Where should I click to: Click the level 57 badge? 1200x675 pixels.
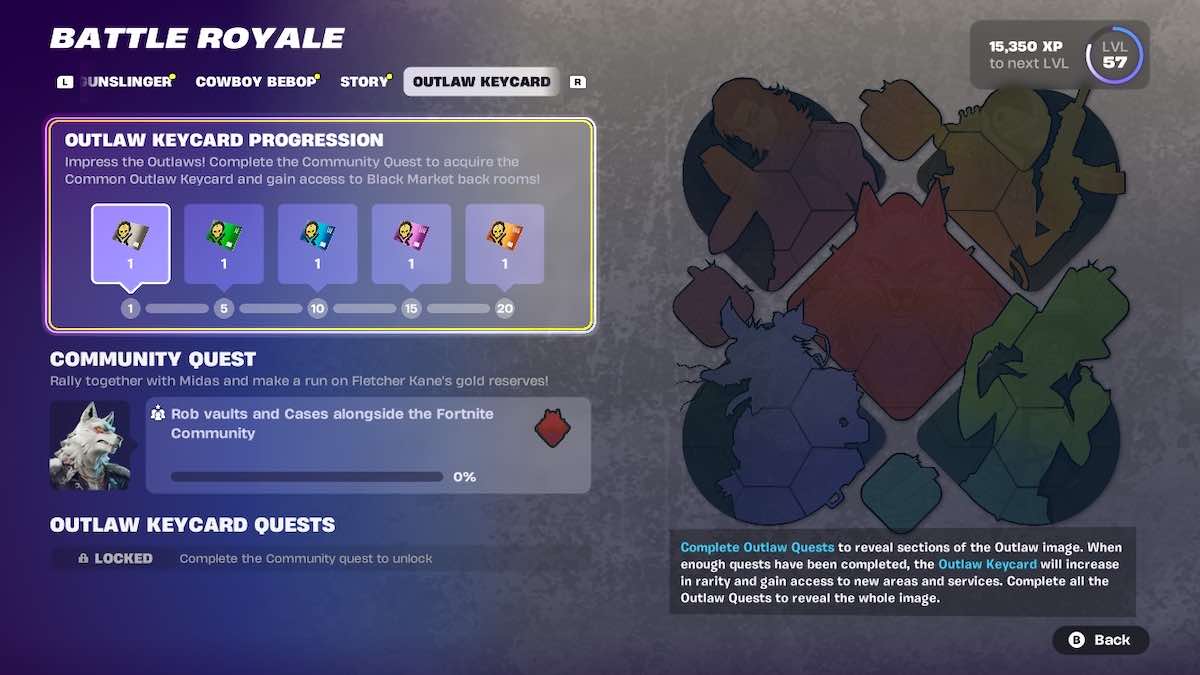(x=1114, y=55)
